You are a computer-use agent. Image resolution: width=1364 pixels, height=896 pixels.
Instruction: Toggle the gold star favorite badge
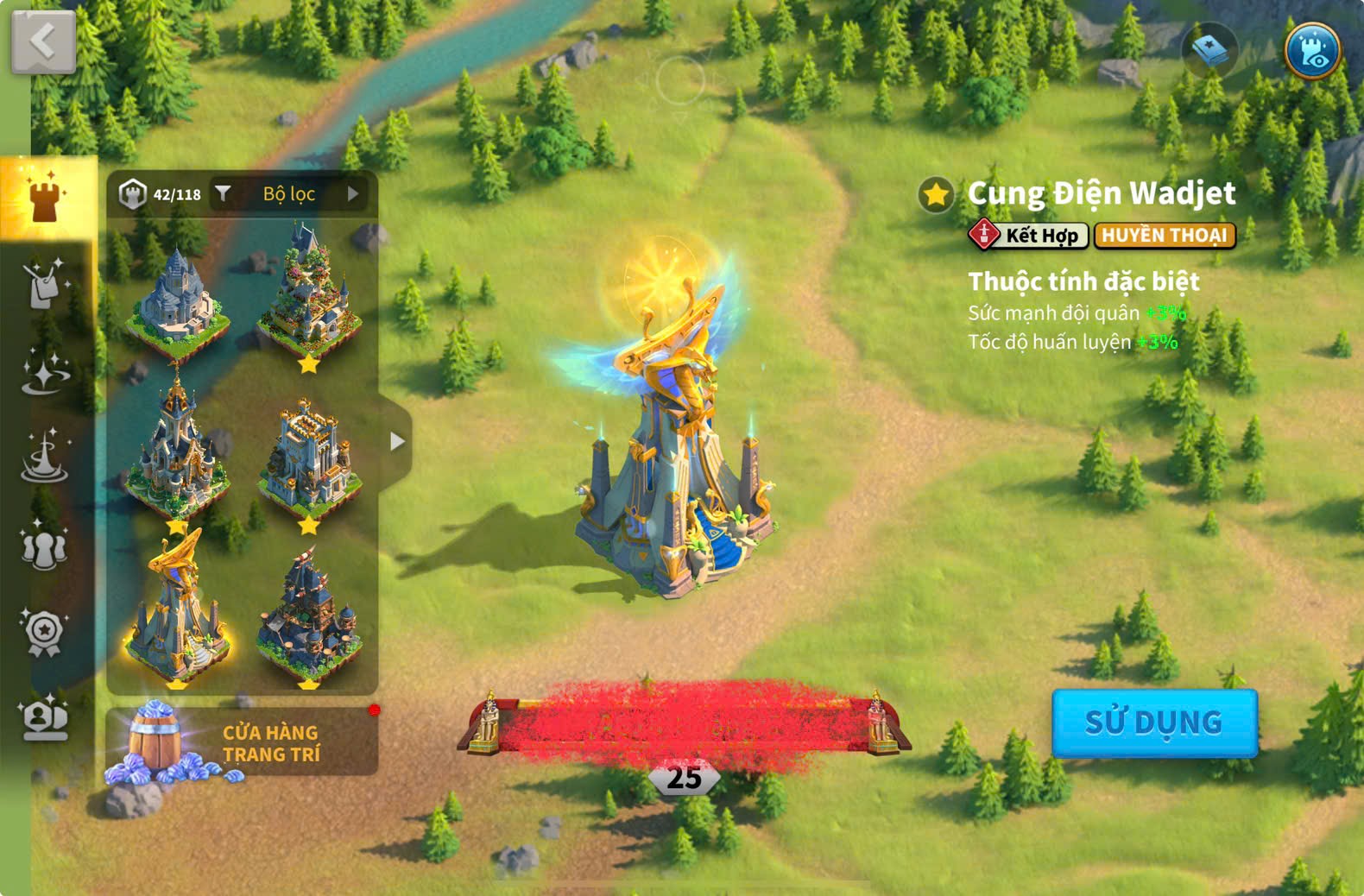coord(936,194)
